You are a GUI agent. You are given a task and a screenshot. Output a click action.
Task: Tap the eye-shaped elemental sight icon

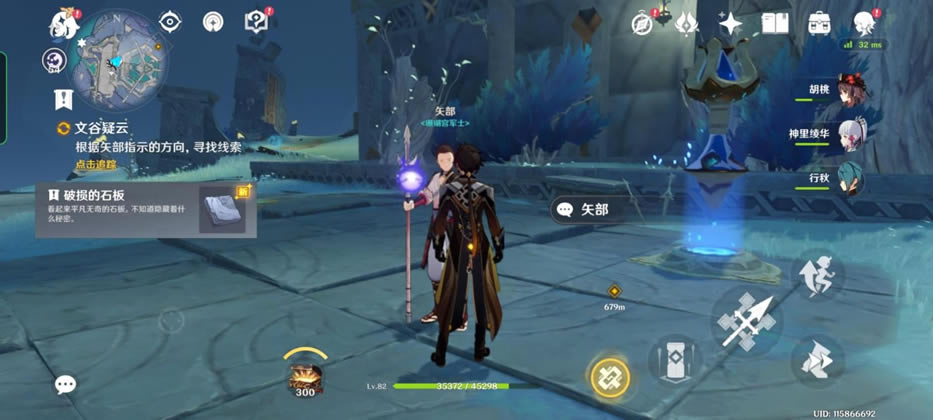pos(170,22)
